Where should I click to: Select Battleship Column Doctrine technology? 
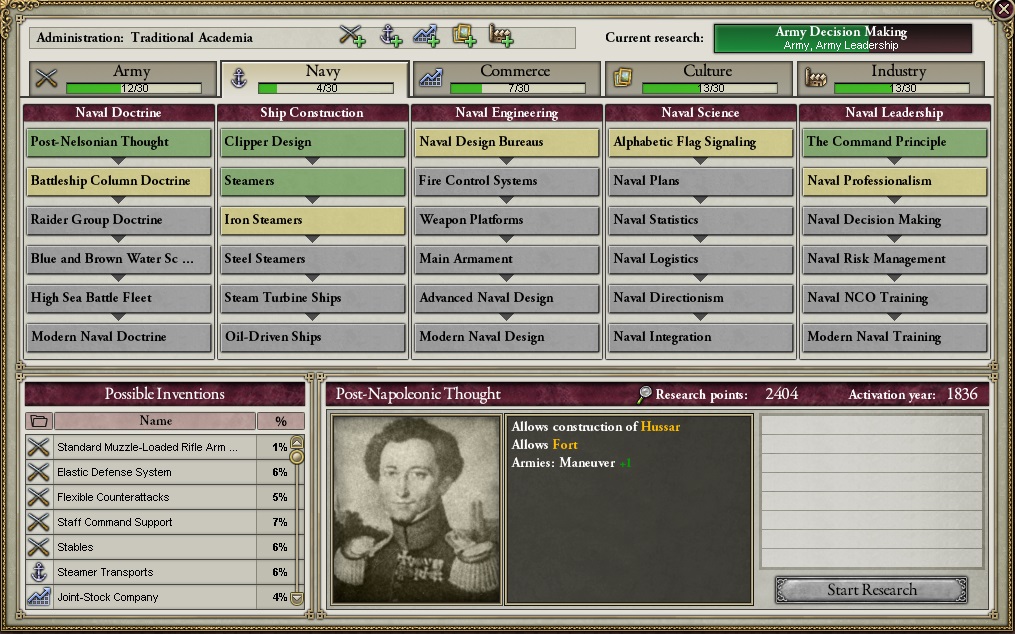click(119, 181)
